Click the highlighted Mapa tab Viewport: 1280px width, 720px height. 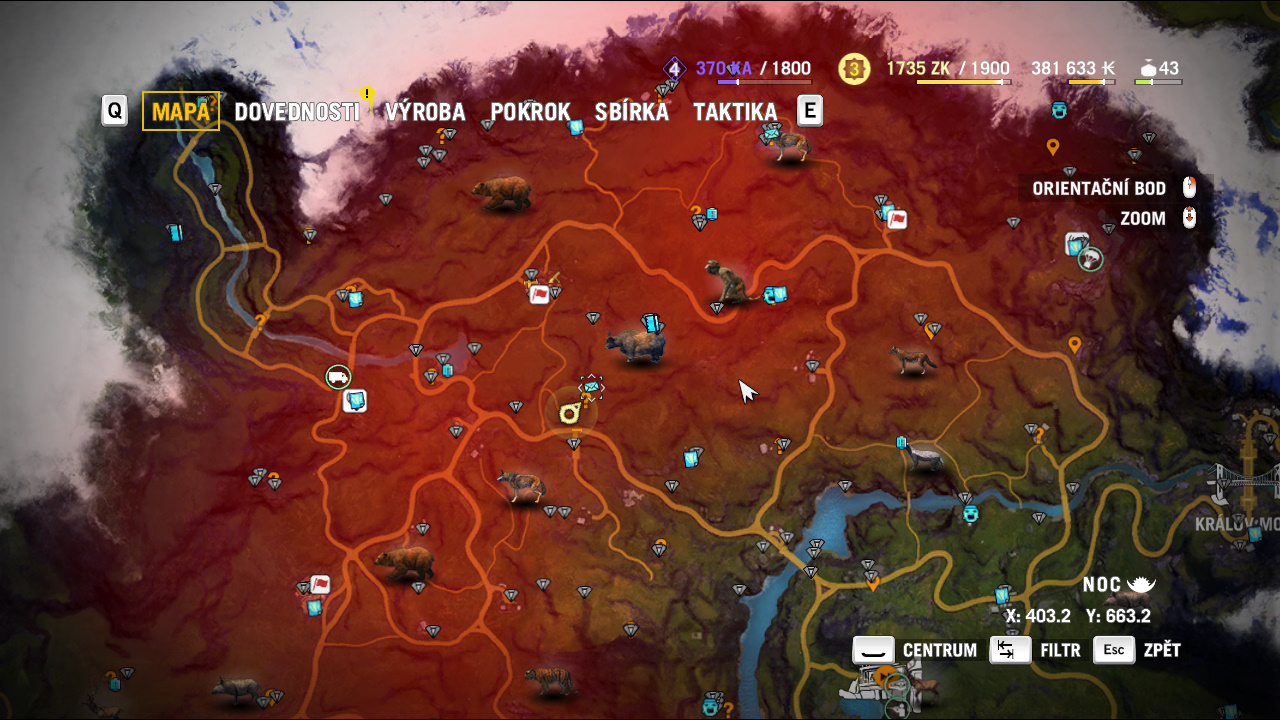[181, 112]
